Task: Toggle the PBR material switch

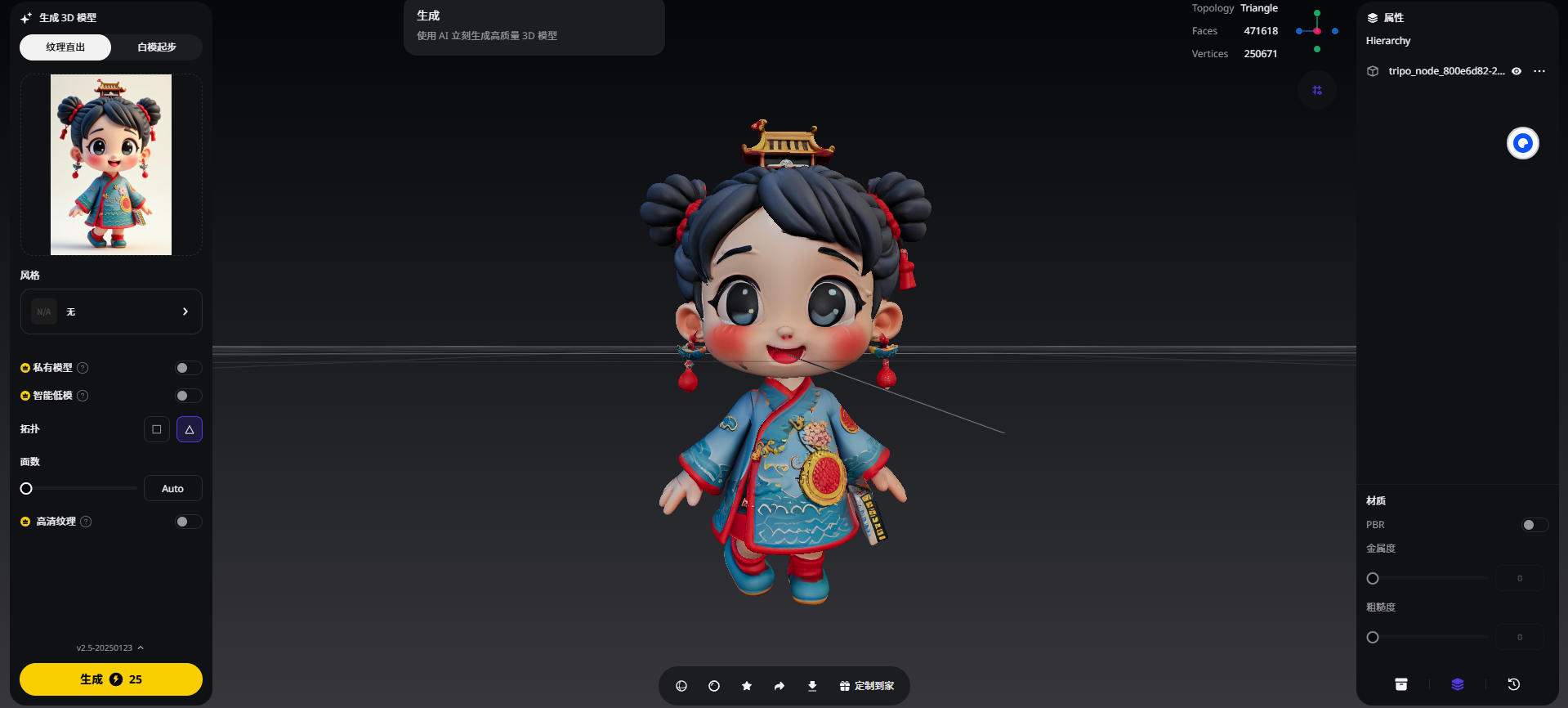Action: 1534,525
